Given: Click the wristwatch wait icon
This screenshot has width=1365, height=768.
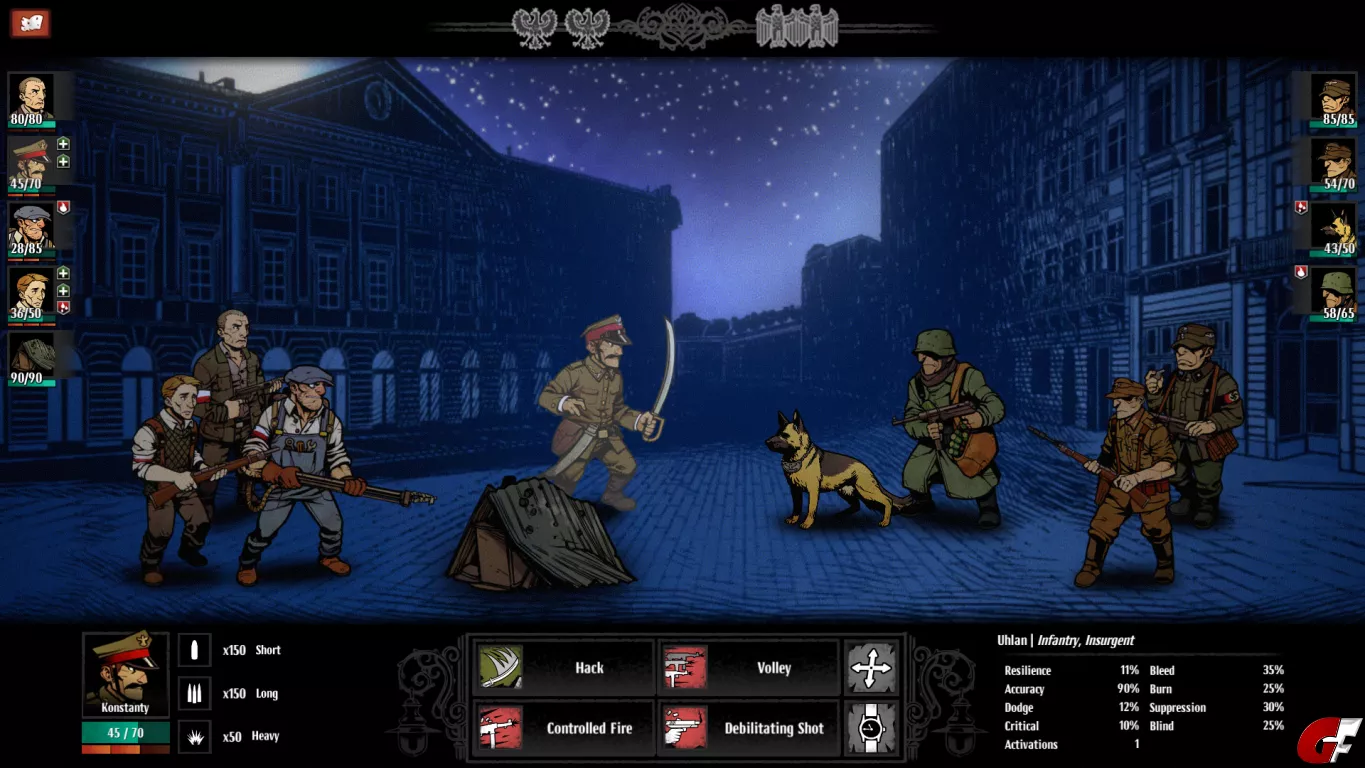Looking at the screenshot, I should (x=870, y=728).
